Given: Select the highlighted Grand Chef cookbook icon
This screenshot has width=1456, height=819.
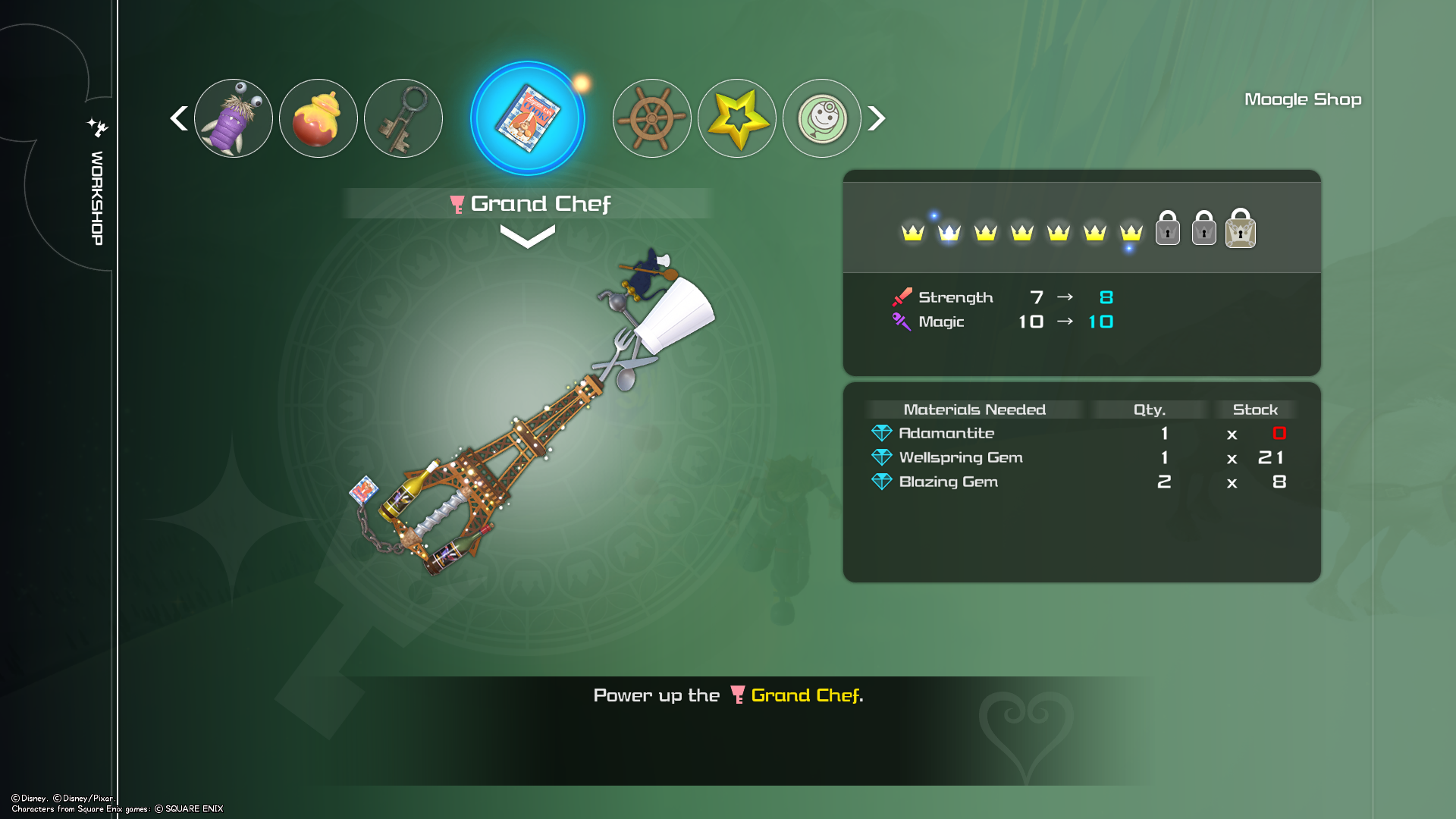Looking at the screenshot, I should (x=528, y=118).
